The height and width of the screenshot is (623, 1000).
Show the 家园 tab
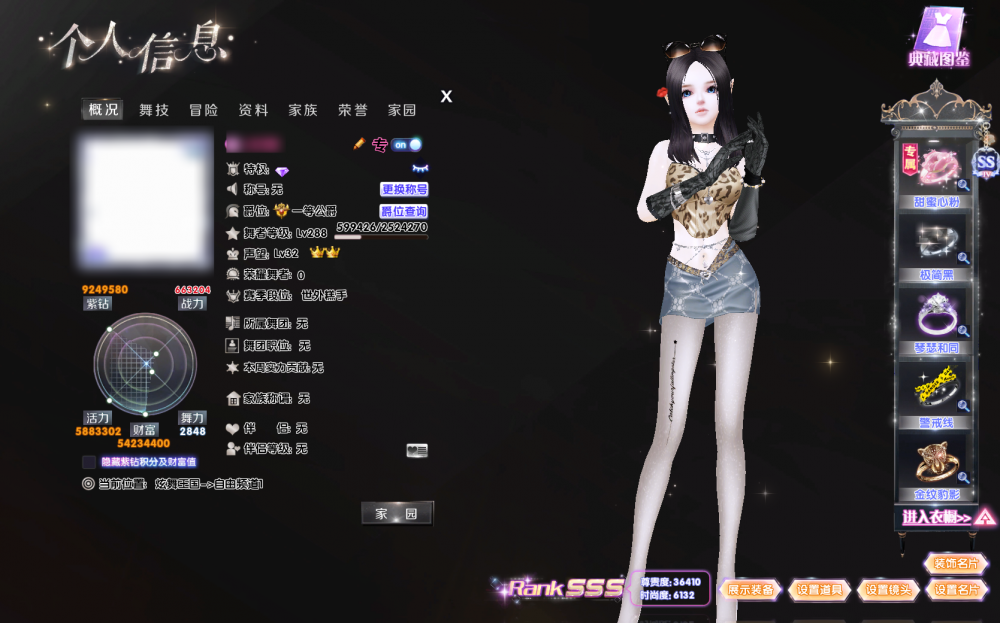pos(402,110)
